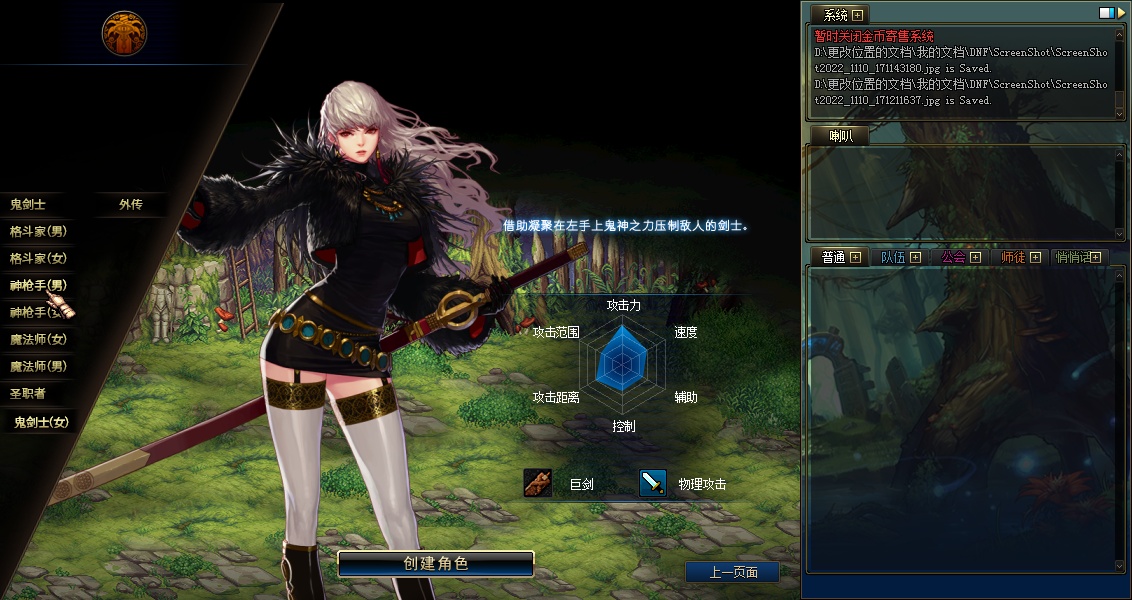Select the 鬼剑士(女) class entry
Viewport: 1132px width, 600px height.
coord(41,422)
